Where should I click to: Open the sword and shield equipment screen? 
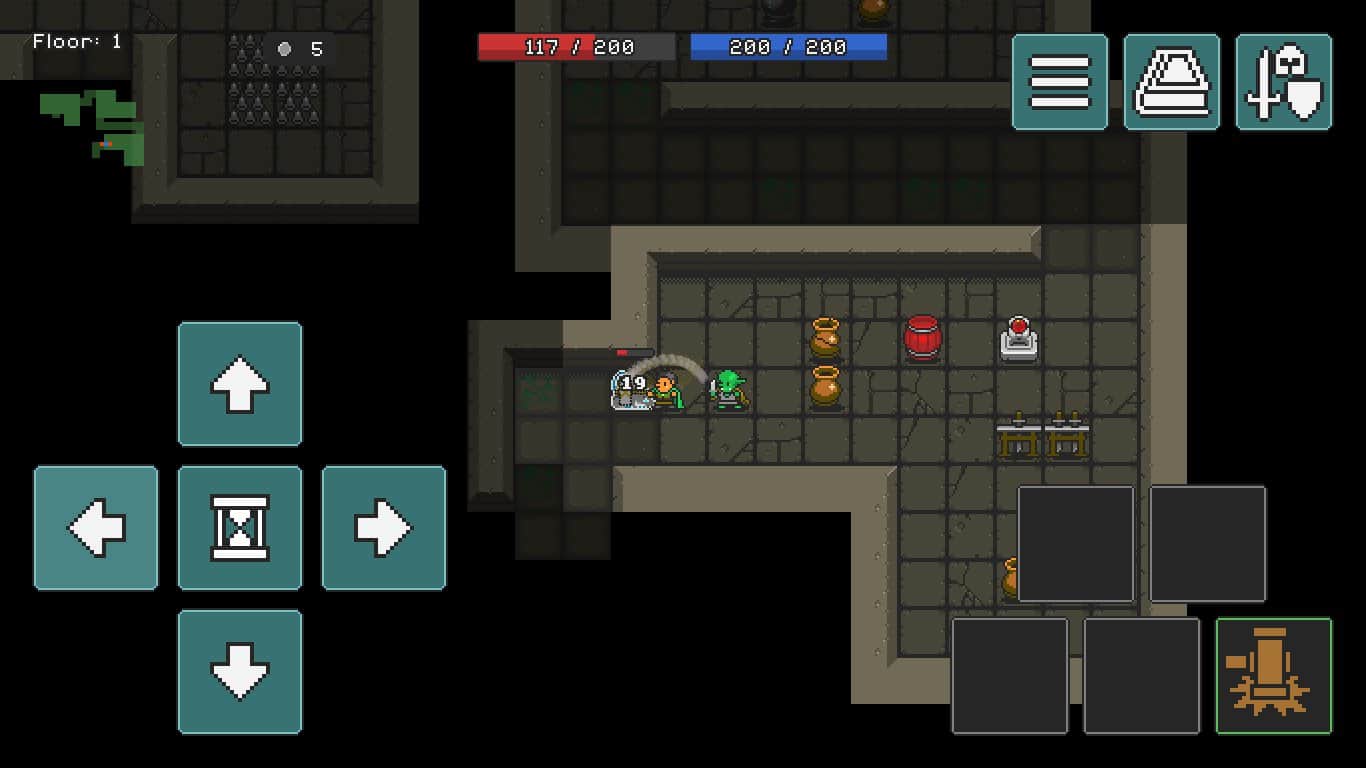point(1283,82)
